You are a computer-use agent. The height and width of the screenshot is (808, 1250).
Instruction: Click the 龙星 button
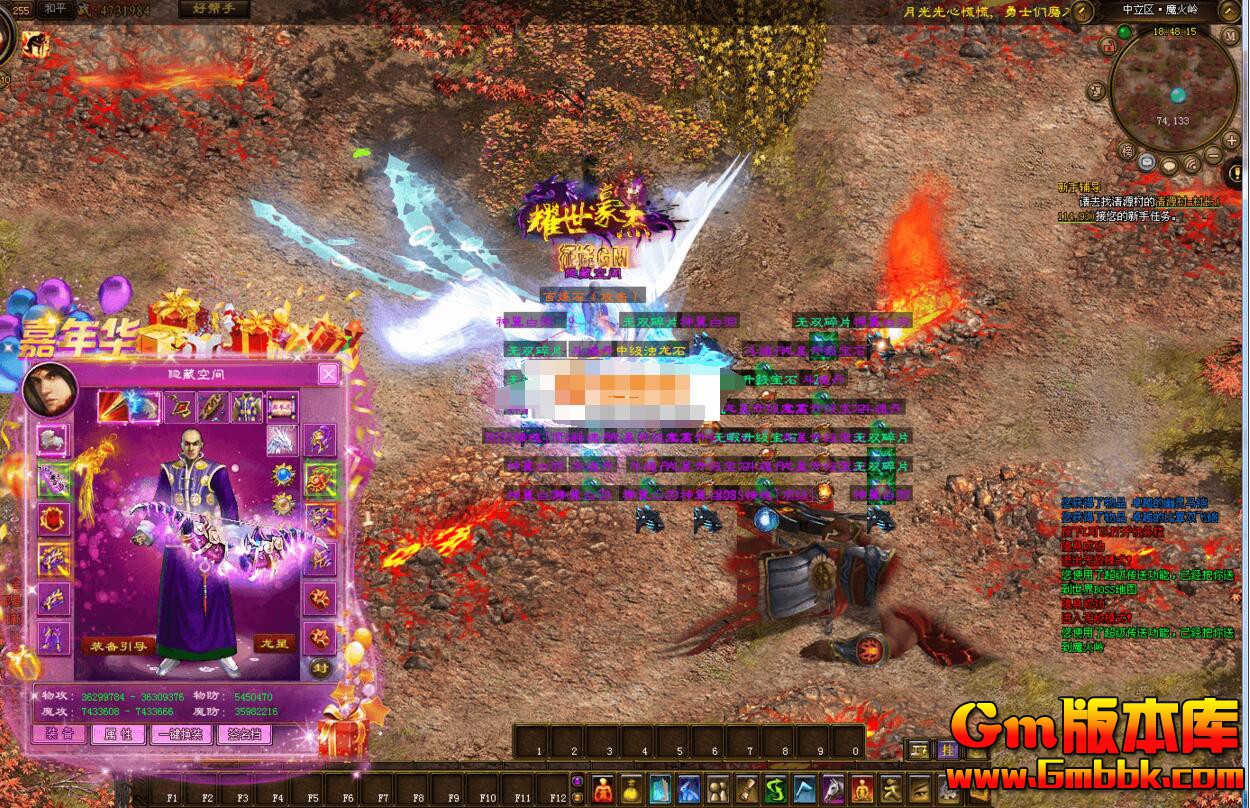tap(272, 643)
